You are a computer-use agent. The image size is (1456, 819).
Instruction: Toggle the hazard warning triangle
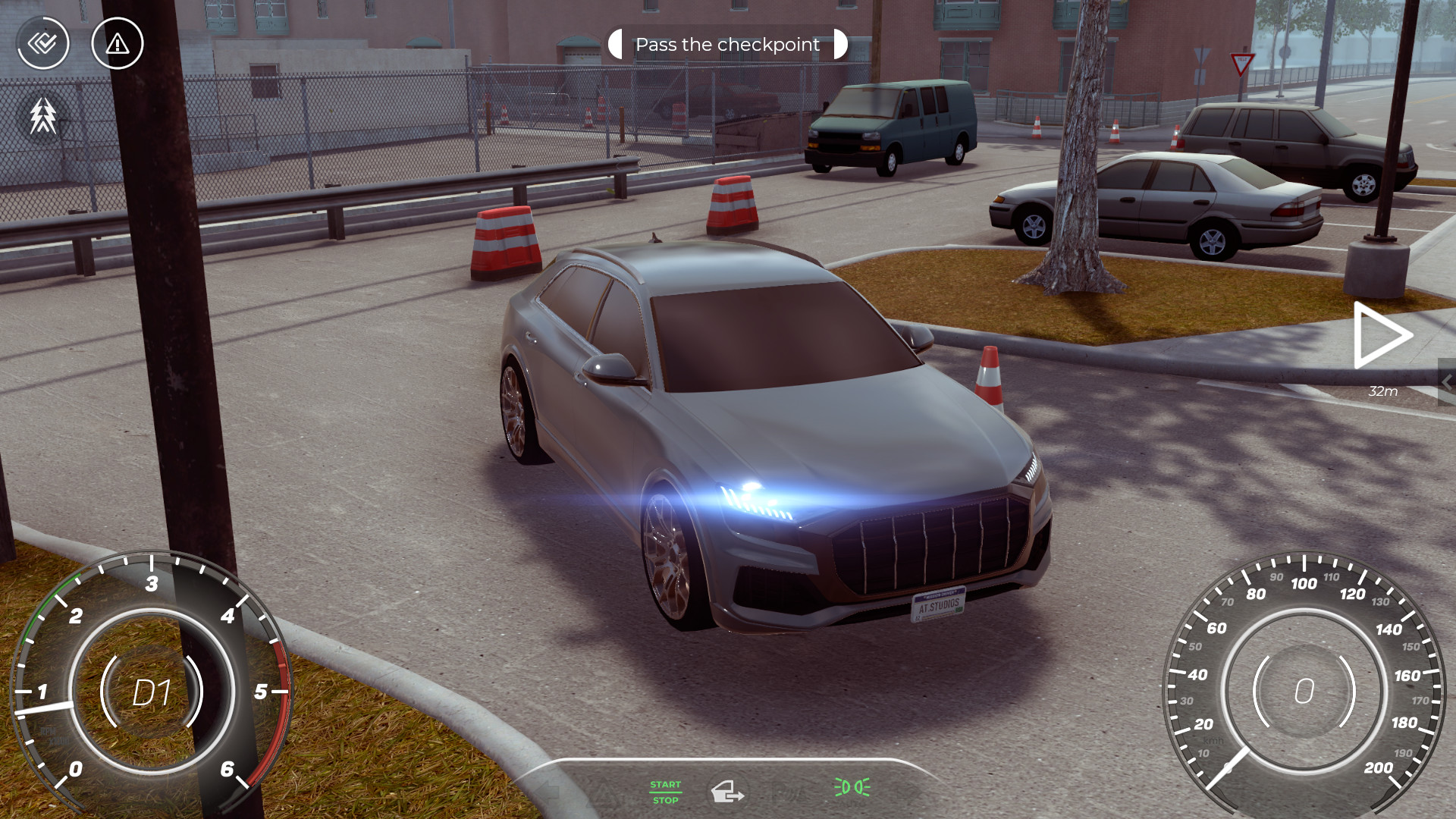(x=604, y=795)
